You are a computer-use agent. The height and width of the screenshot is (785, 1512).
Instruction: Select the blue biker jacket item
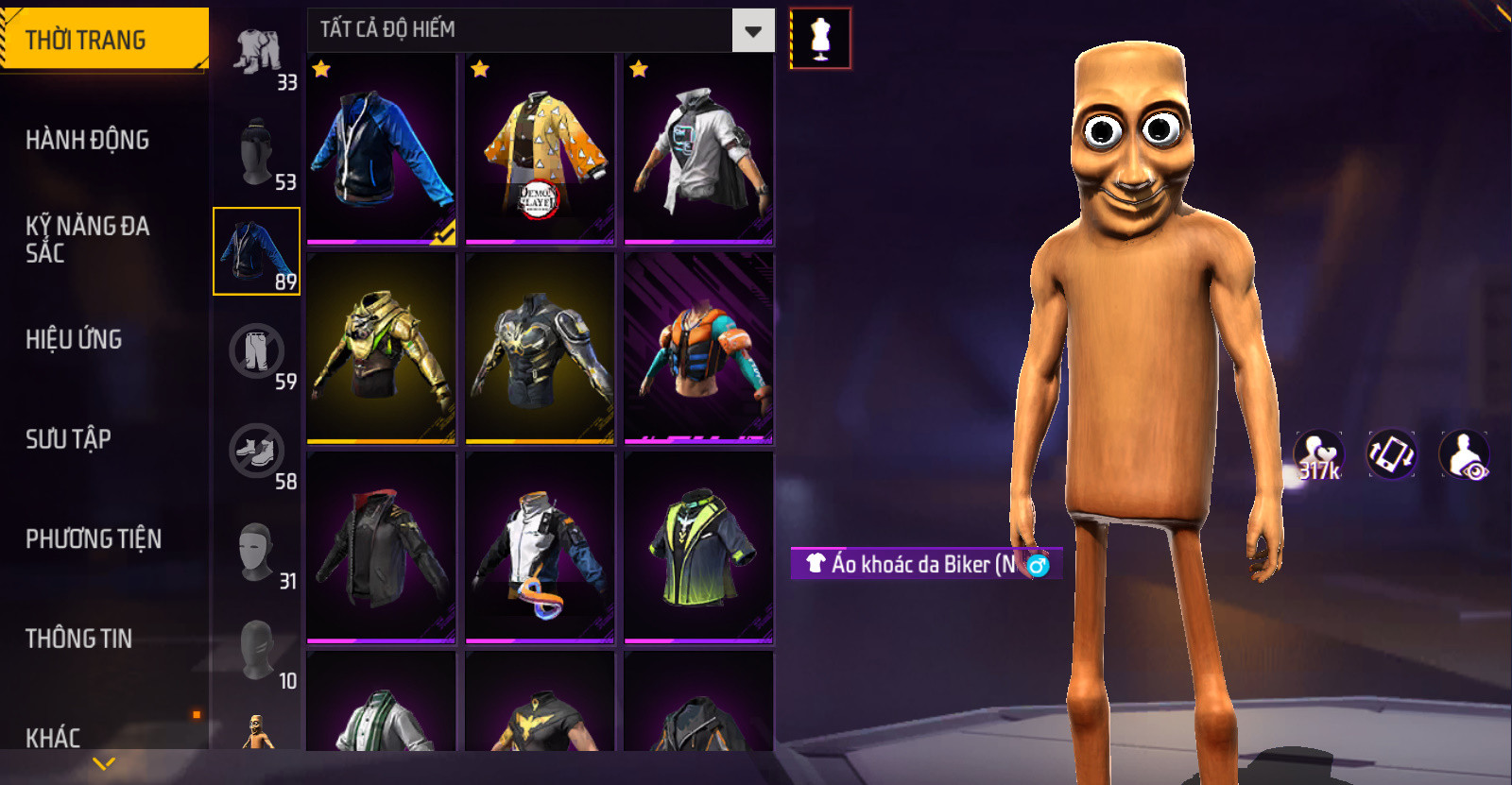tap(381, 148)
